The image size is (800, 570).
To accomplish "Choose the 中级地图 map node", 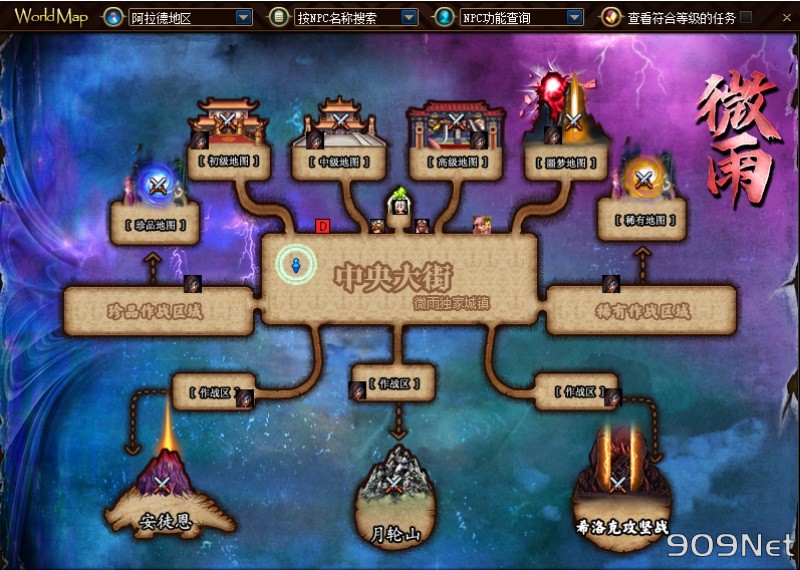I will pos(340,160).
